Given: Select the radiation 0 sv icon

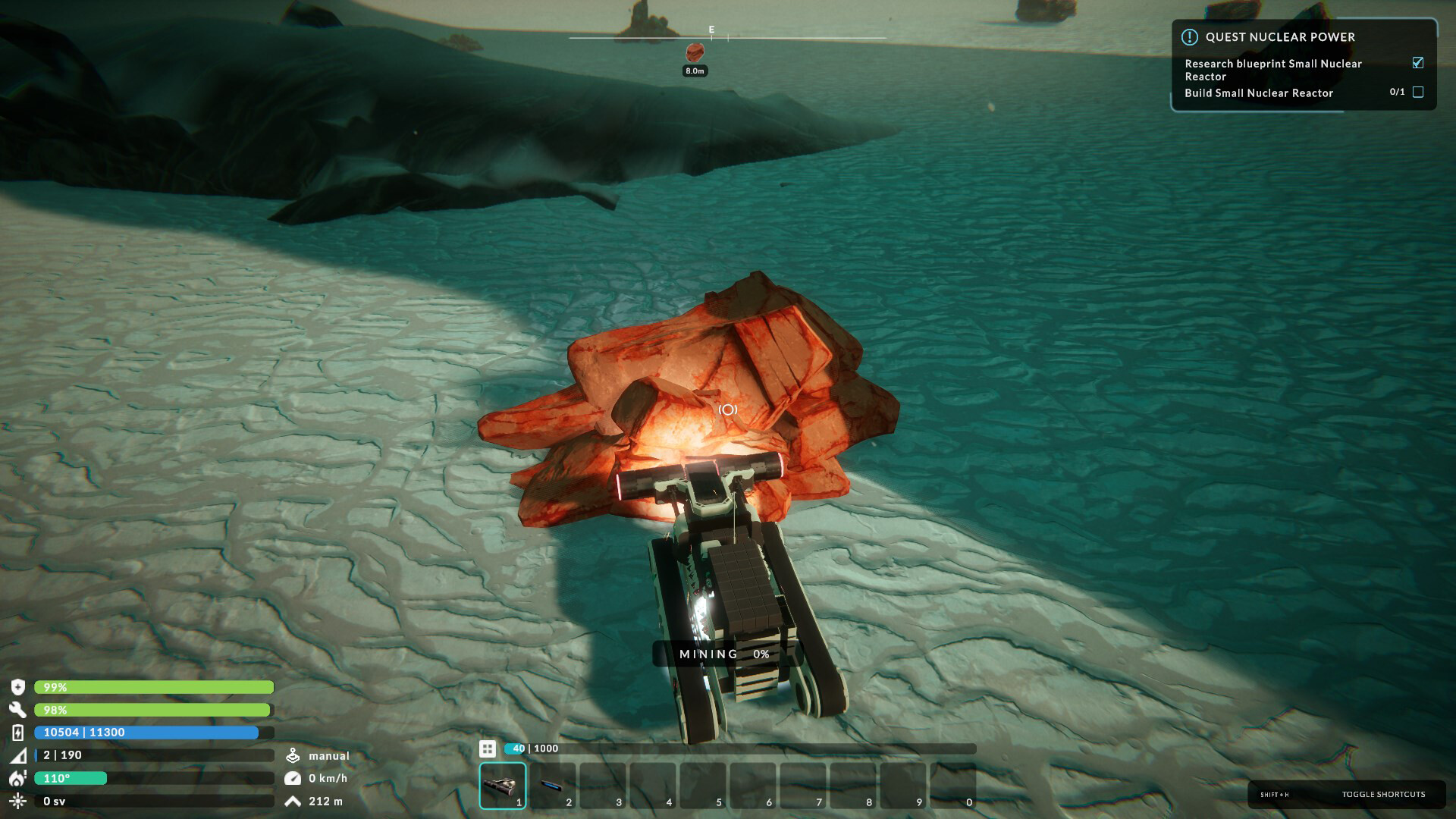Looking at the screenshot, I should point(17,801).
